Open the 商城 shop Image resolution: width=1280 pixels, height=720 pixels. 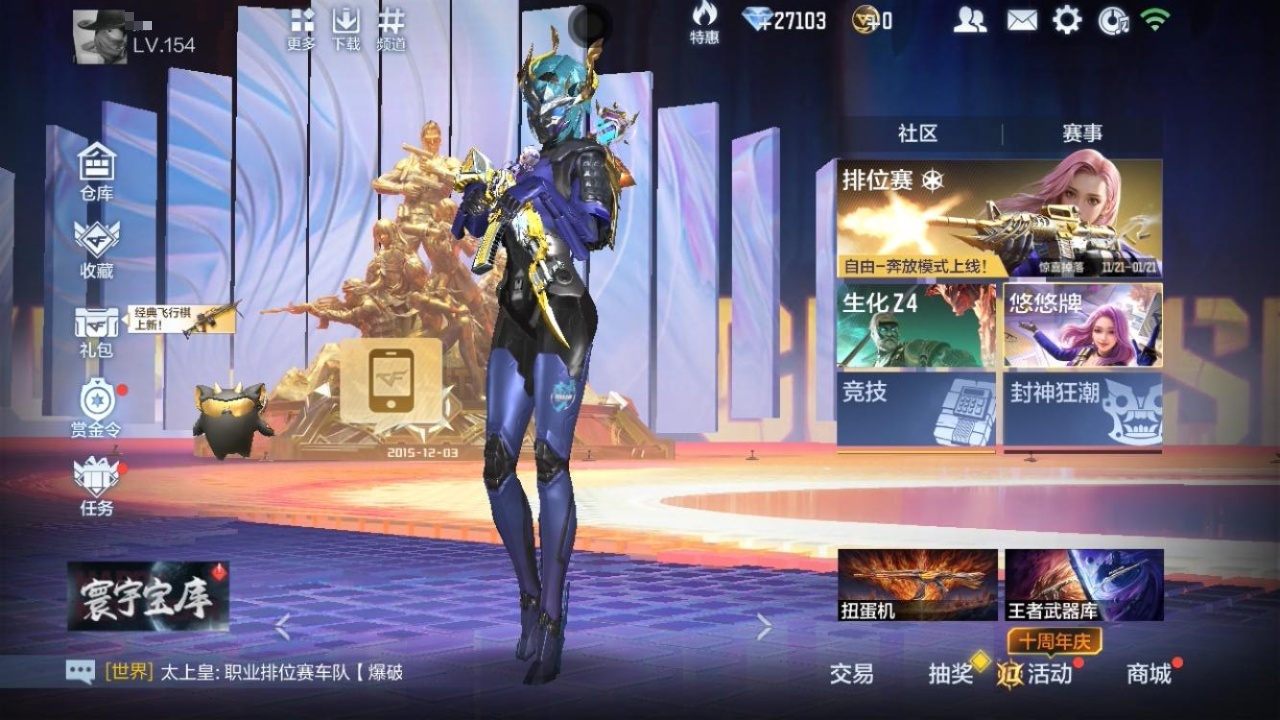point(1149,674)
